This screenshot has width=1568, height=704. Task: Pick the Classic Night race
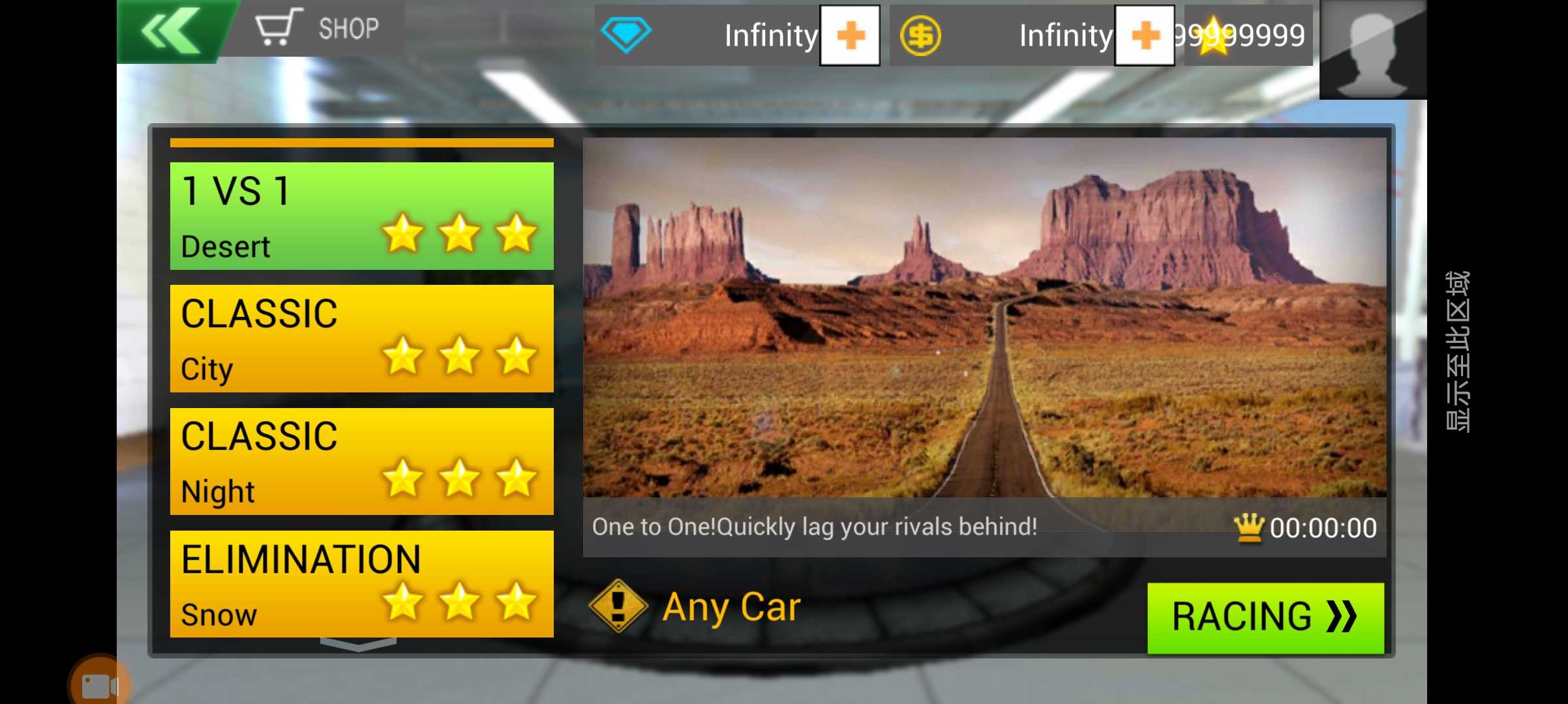tap(361, 461)
